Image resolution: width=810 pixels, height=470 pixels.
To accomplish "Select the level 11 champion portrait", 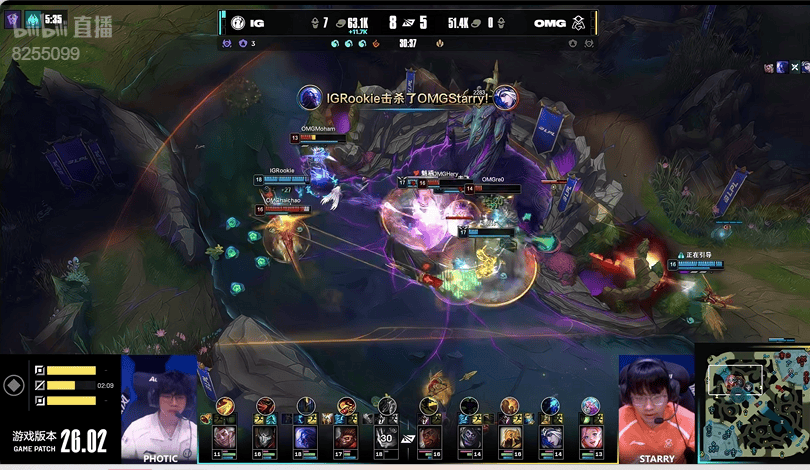I will click(x=225, y=437).
